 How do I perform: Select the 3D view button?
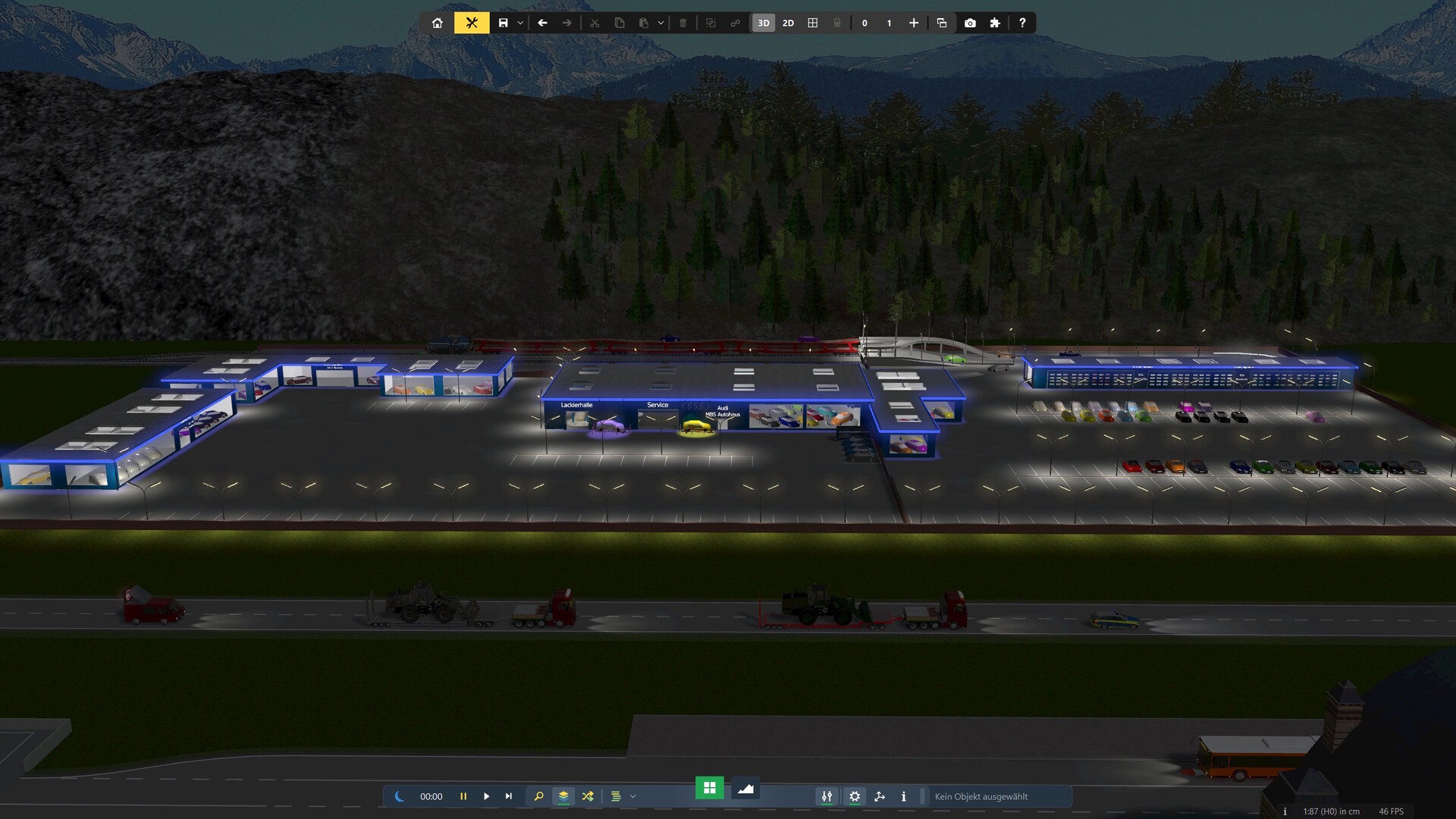pos(764,23)
